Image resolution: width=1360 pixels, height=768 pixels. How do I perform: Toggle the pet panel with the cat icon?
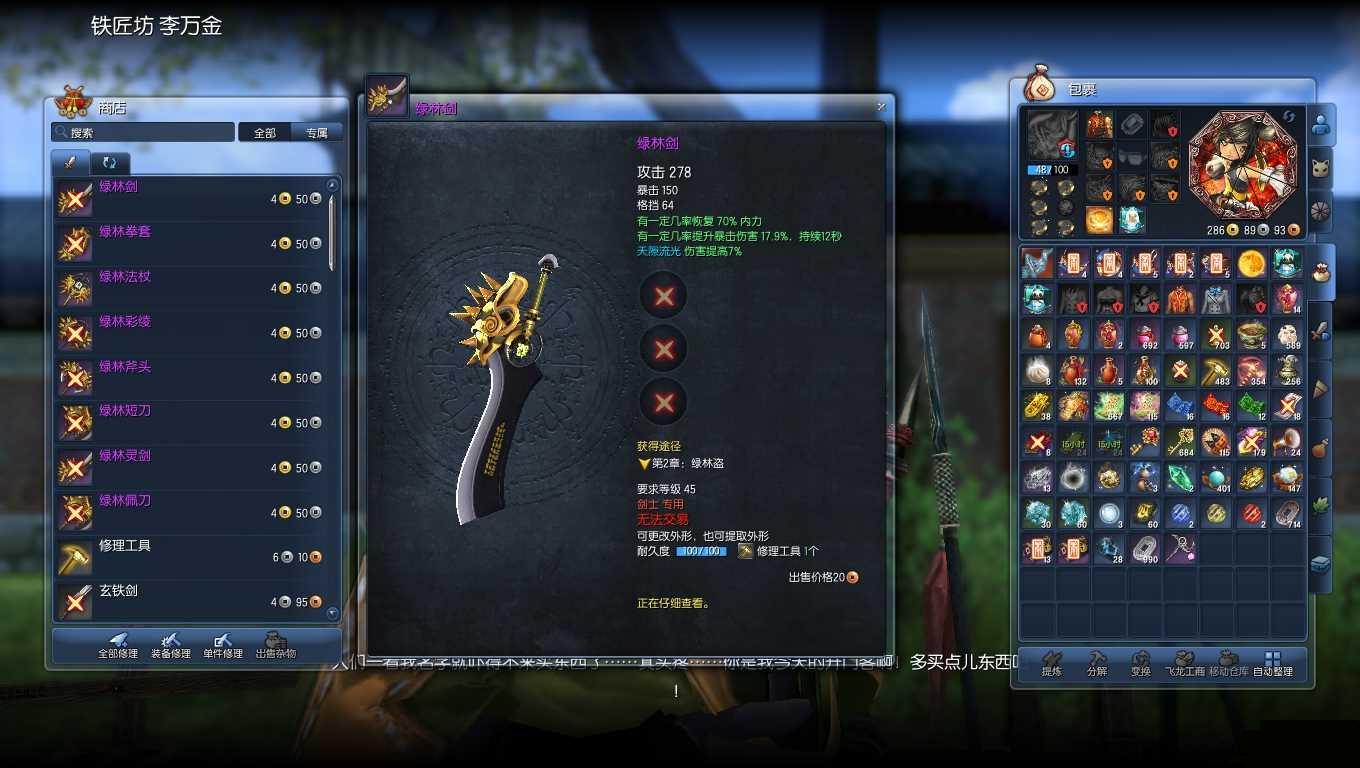tap(1322, 167)
